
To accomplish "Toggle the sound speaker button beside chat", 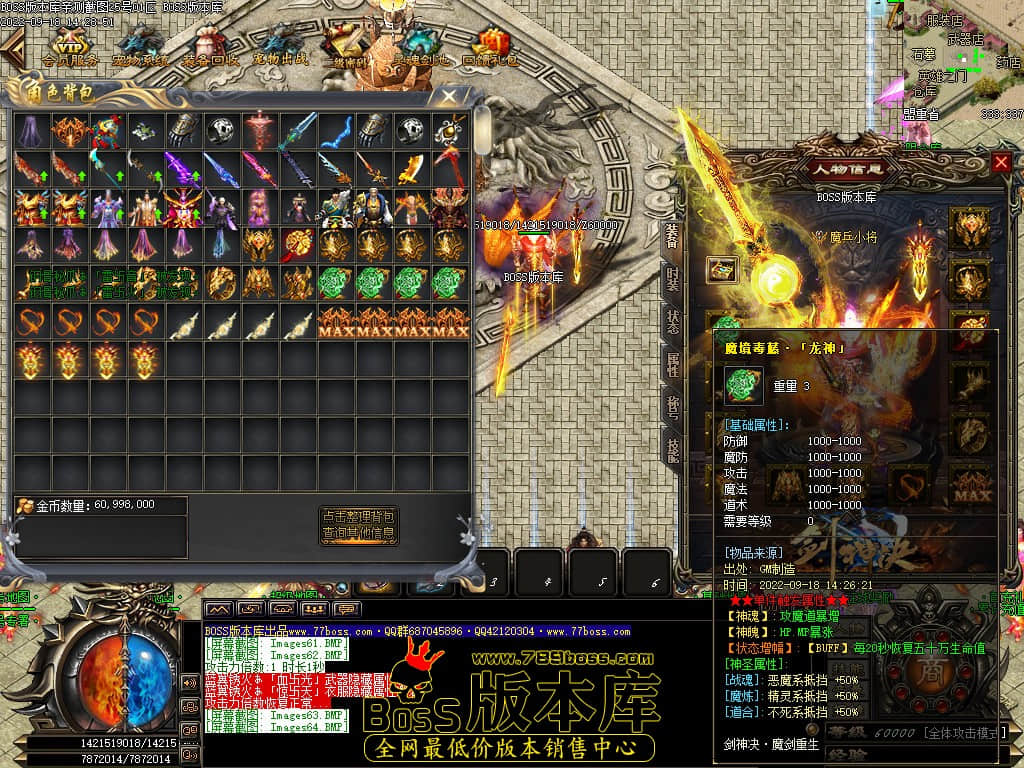I will click(x=189, y=683).
